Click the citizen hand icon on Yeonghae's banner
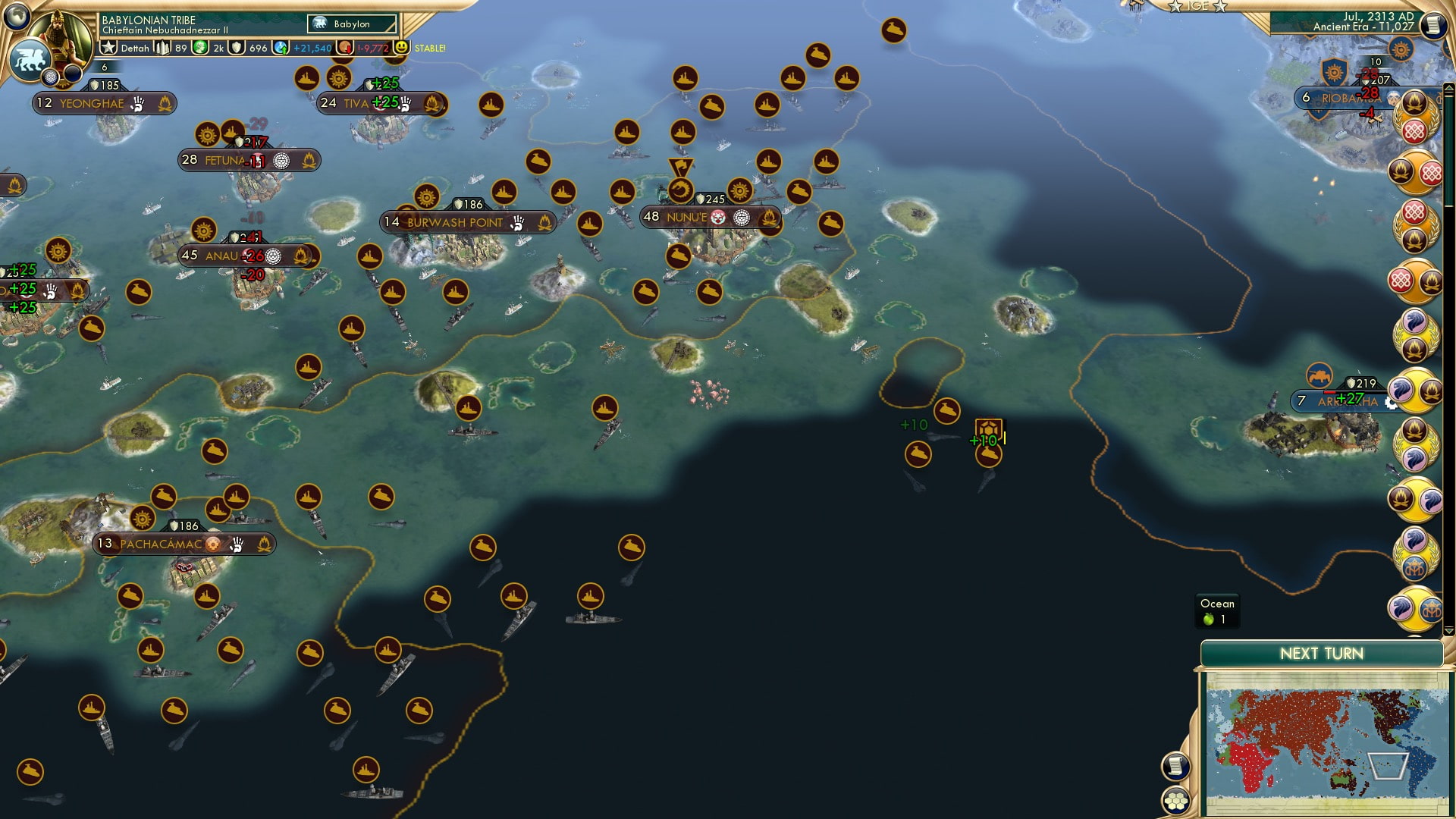1456x819 pixels. pos(136,103)
